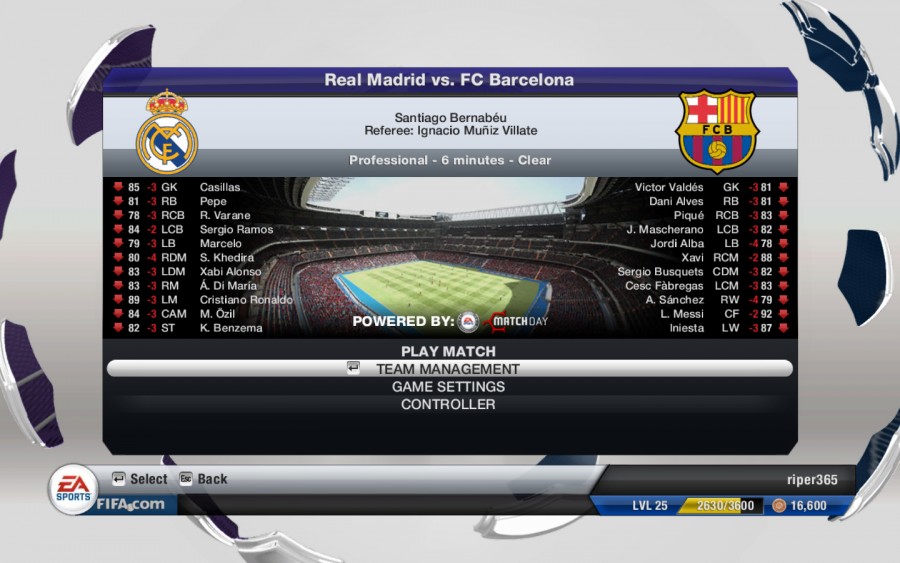Start the game with Play Match
The width and height of the screenshot is (900, 563).
pyautogui.click(x=448, y=351)
